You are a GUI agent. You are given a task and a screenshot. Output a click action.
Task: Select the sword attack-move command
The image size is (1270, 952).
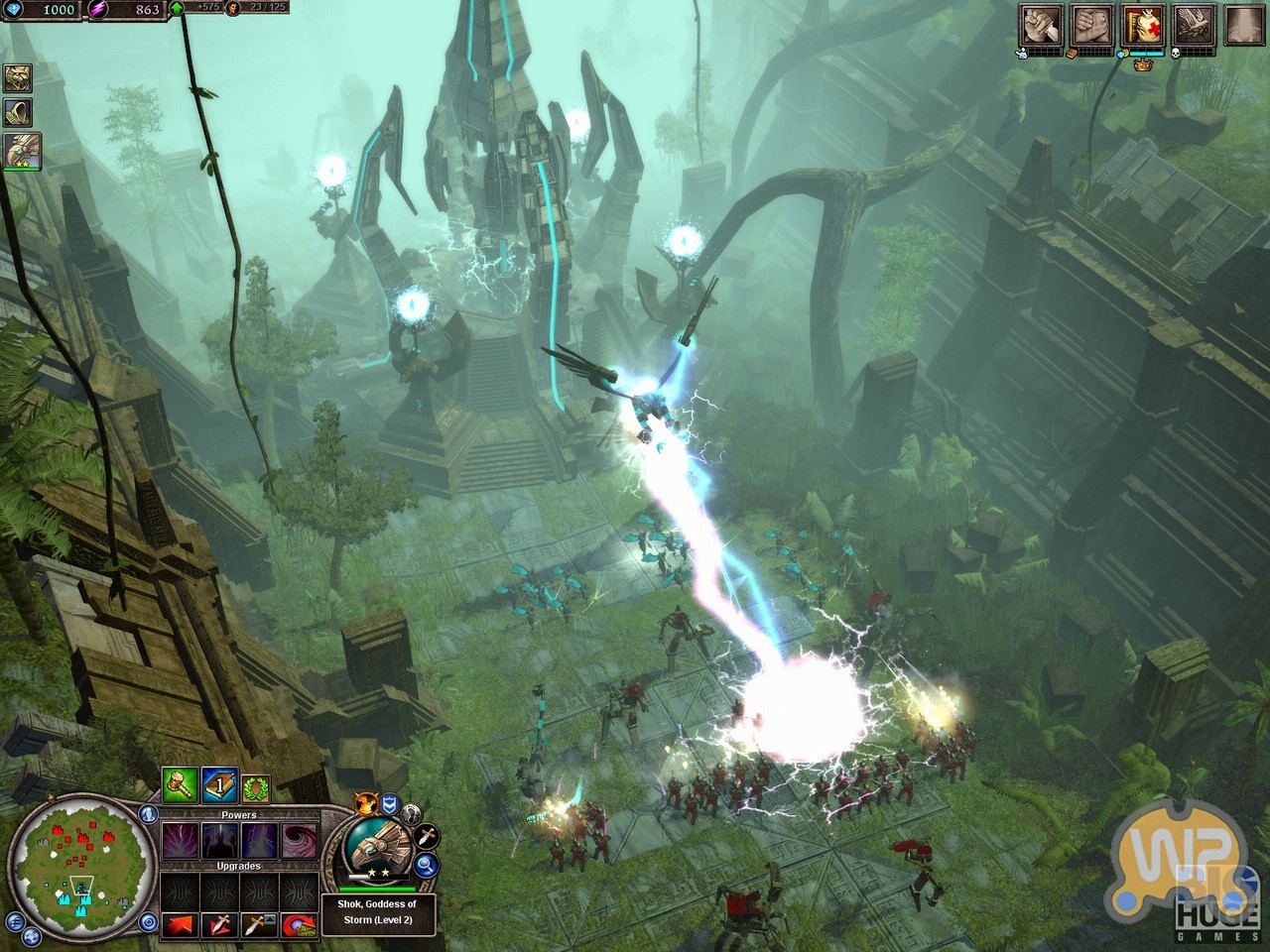[x=219, y=925]
